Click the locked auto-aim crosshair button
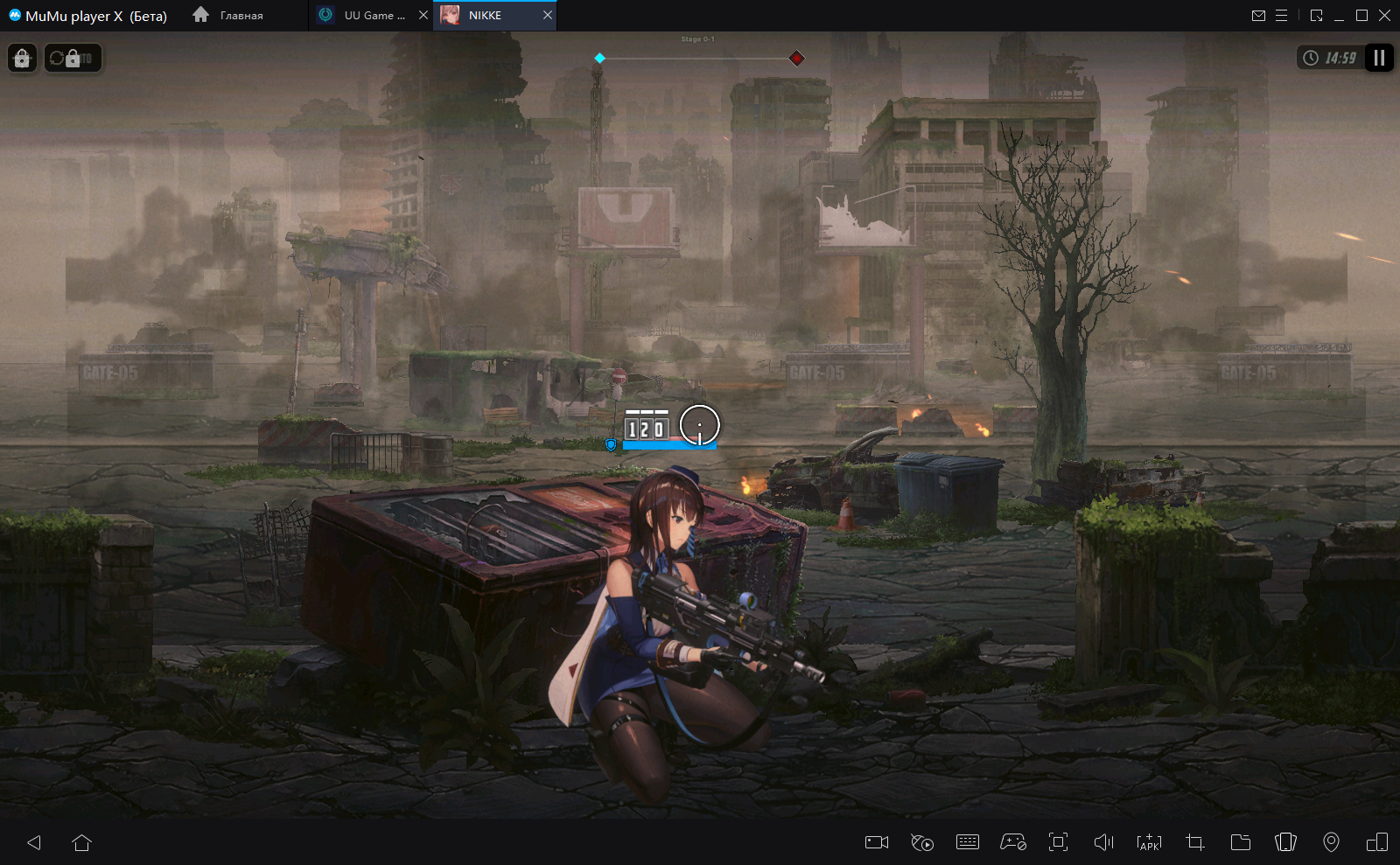Image resolution: width=1400 pixels, height=865 pixels. pos(23,59)
